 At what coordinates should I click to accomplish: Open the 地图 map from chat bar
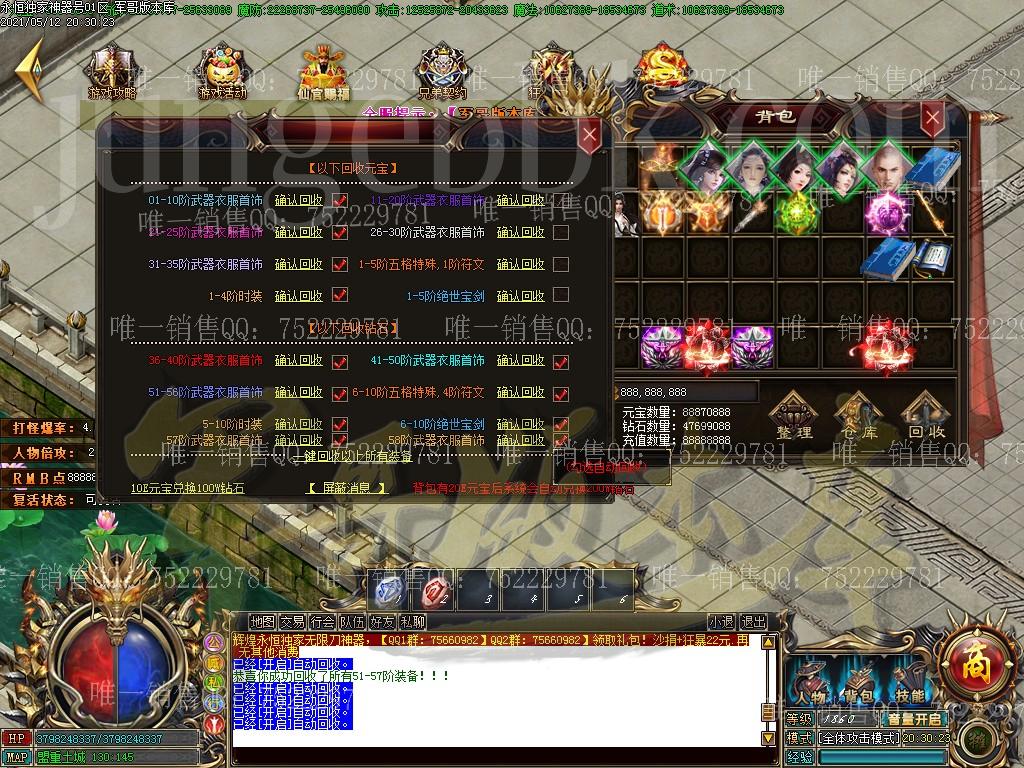262,622
